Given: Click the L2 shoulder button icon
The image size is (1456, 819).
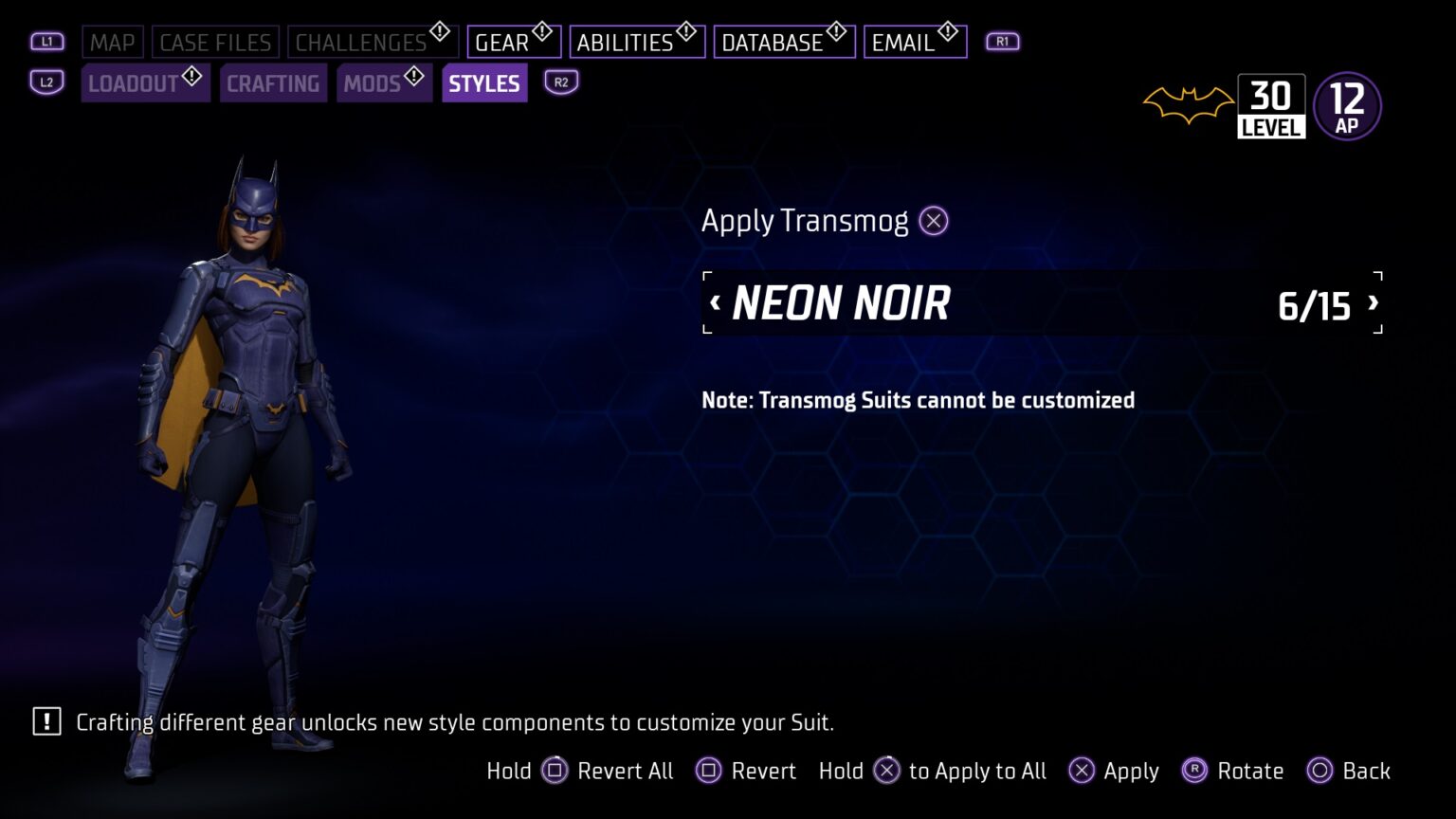Looking at the screenshot, I should coord(46,83).
